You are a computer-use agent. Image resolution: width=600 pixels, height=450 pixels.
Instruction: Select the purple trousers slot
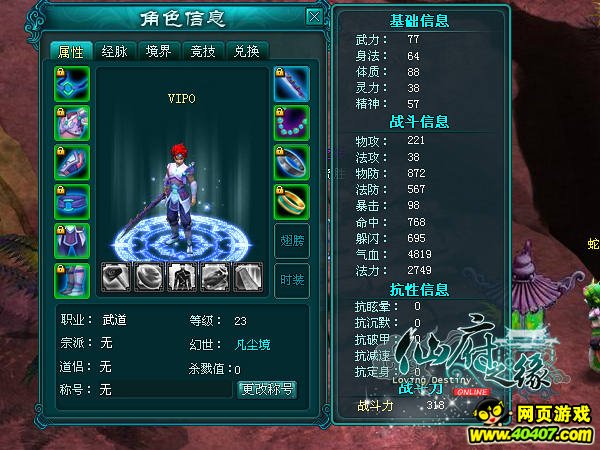click(x=72, y=239)
